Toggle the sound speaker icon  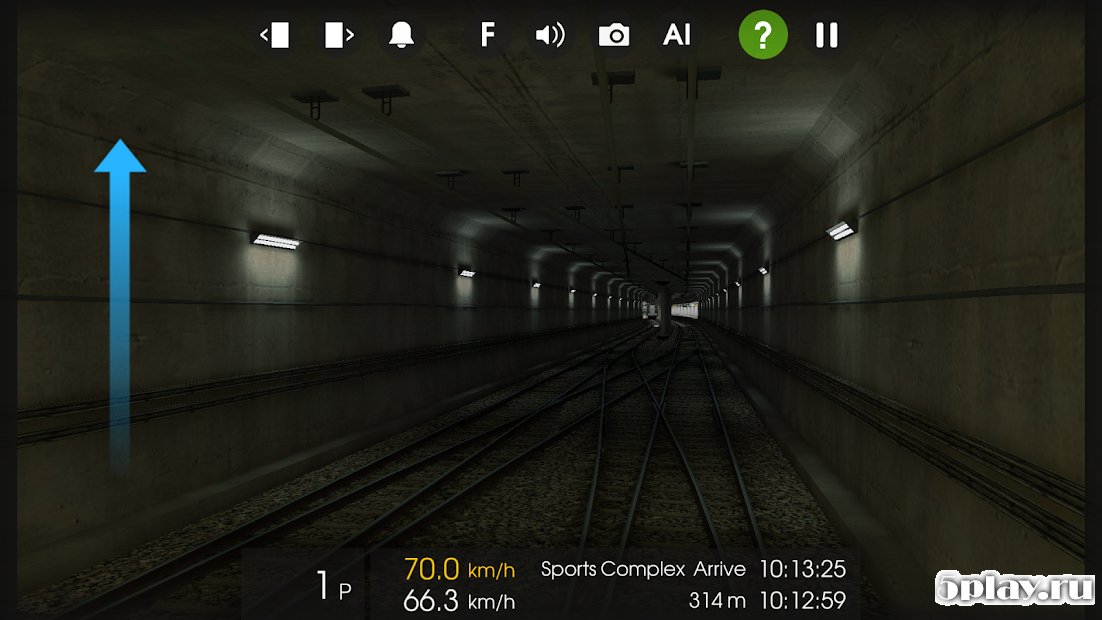[x=550, y=36]
